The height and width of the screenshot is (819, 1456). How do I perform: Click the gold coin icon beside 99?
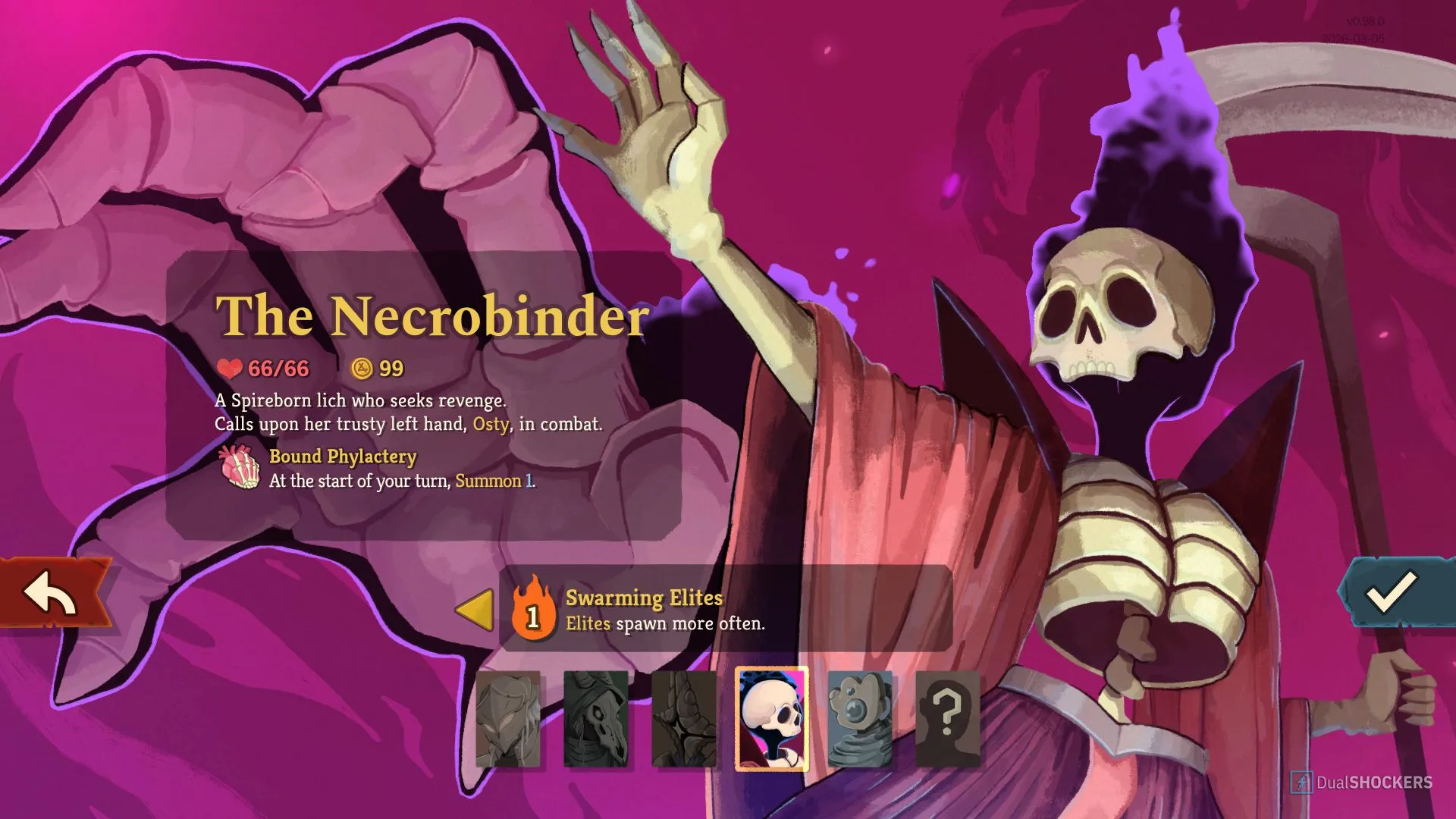pos(362,369)
